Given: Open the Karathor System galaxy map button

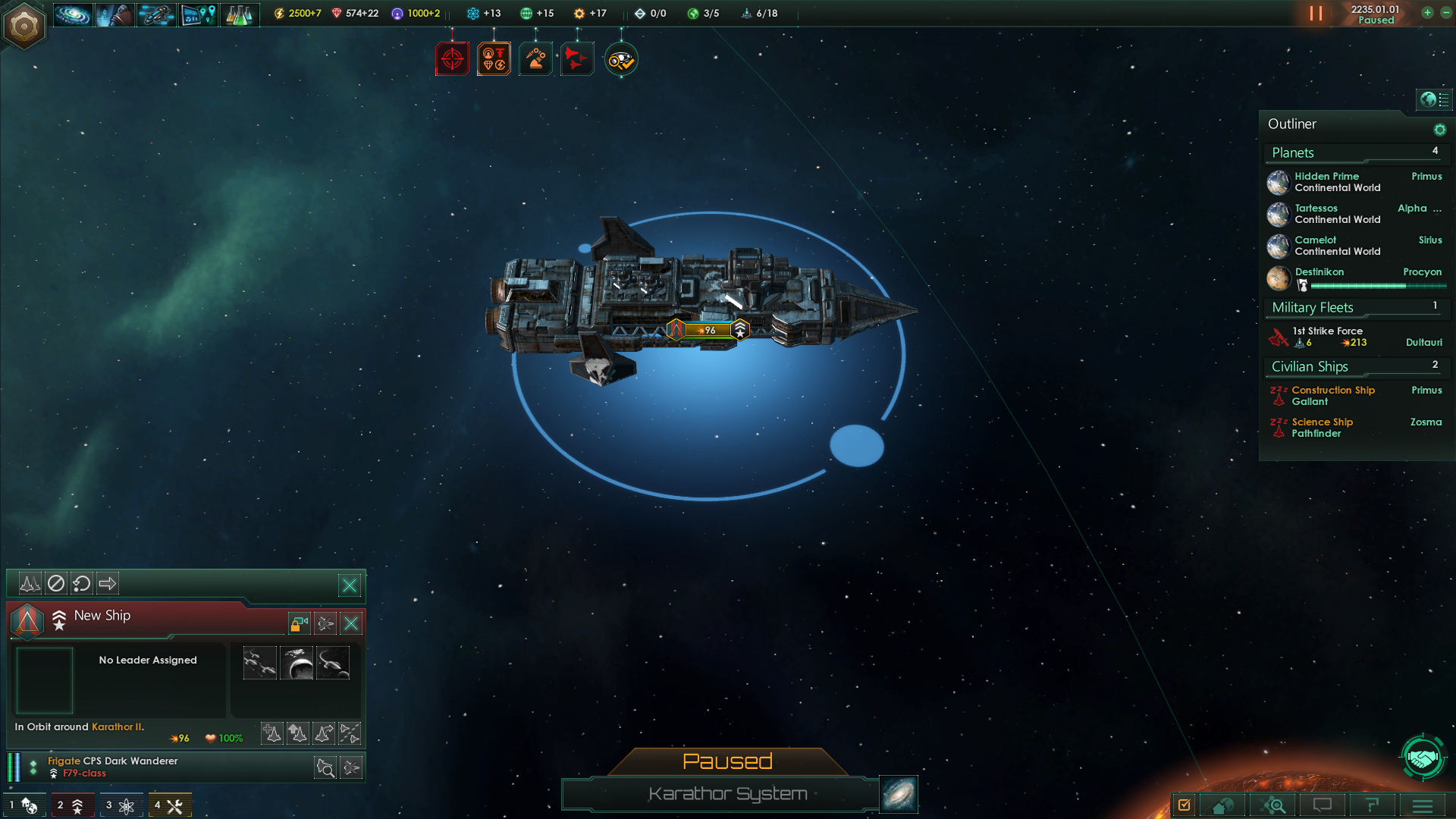Looking at the screenshot, I should click(x=899, y=794).
